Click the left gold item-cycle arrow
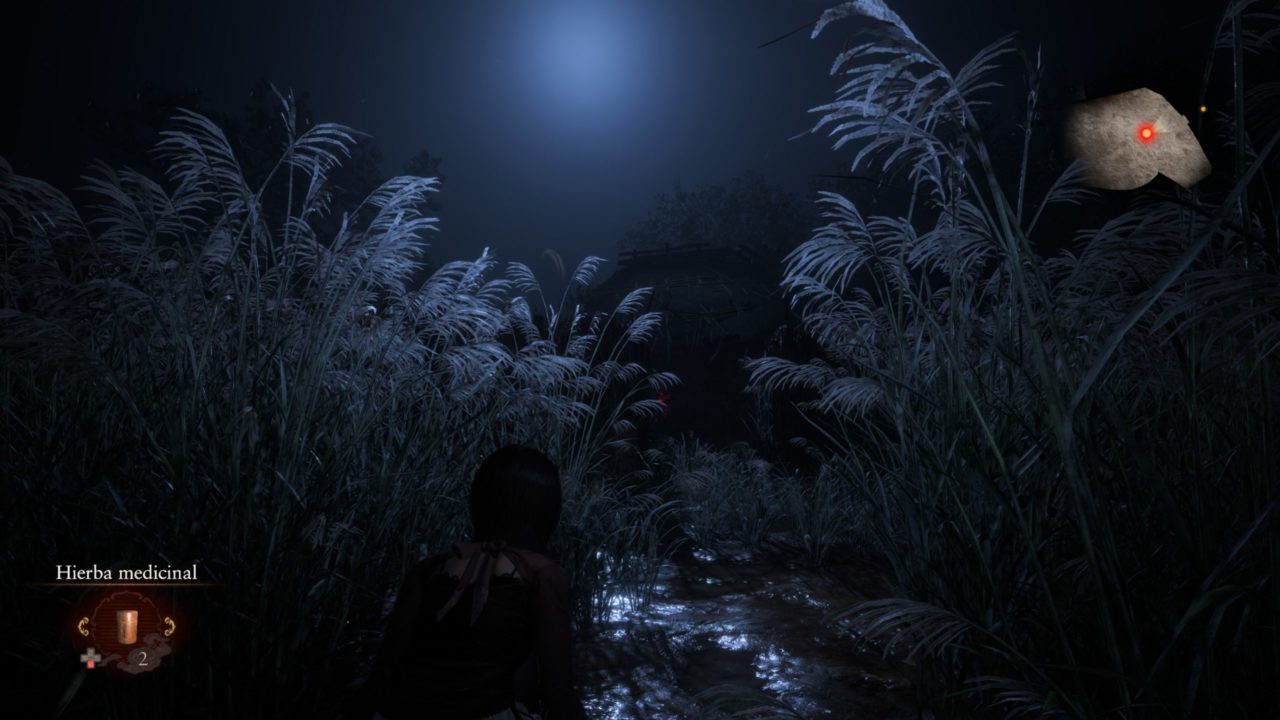The image size is (1280, 720). tap(84, 627)
